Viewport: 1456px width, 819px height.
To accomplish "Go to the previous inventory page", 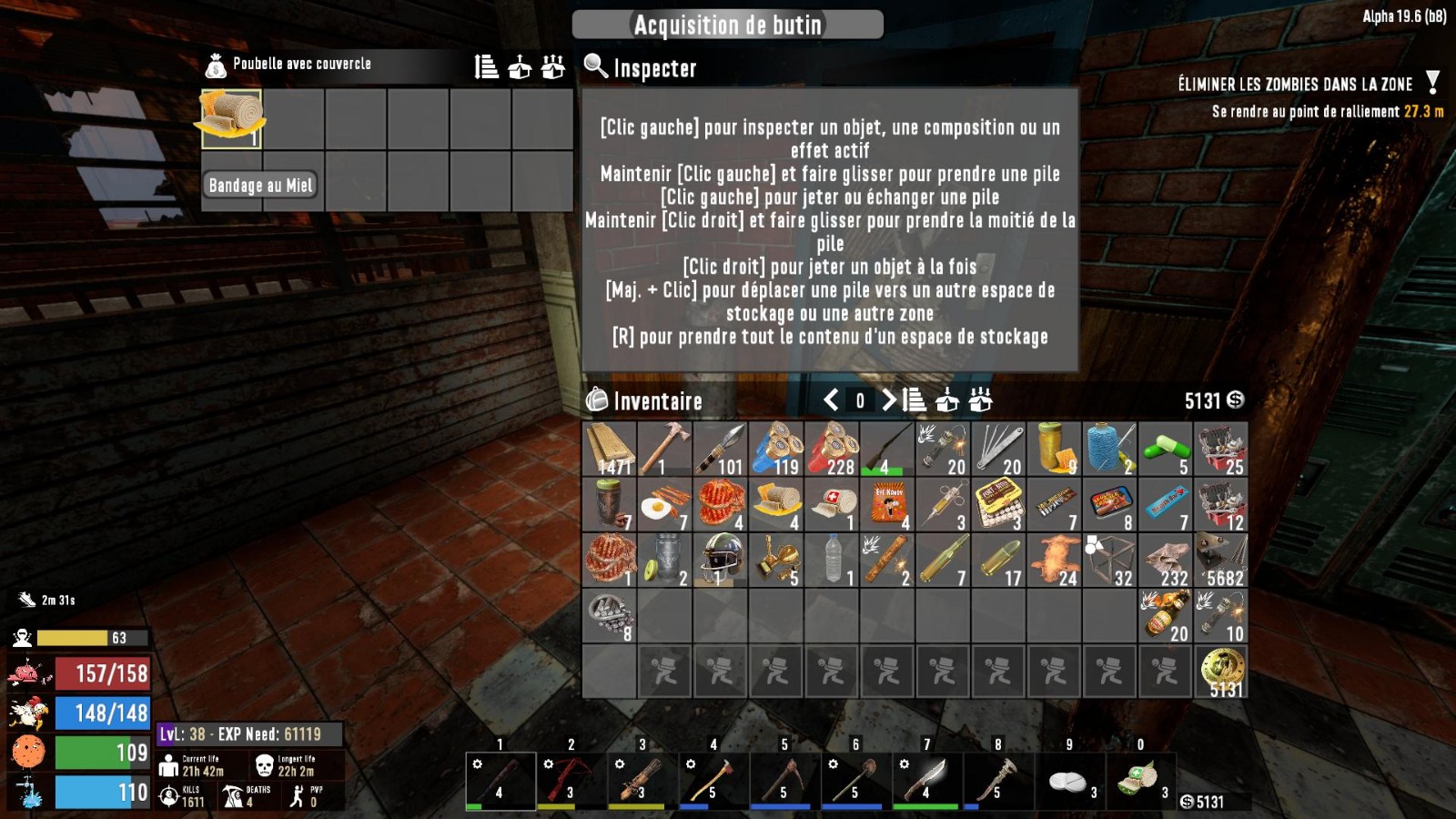I will point(831,400).
